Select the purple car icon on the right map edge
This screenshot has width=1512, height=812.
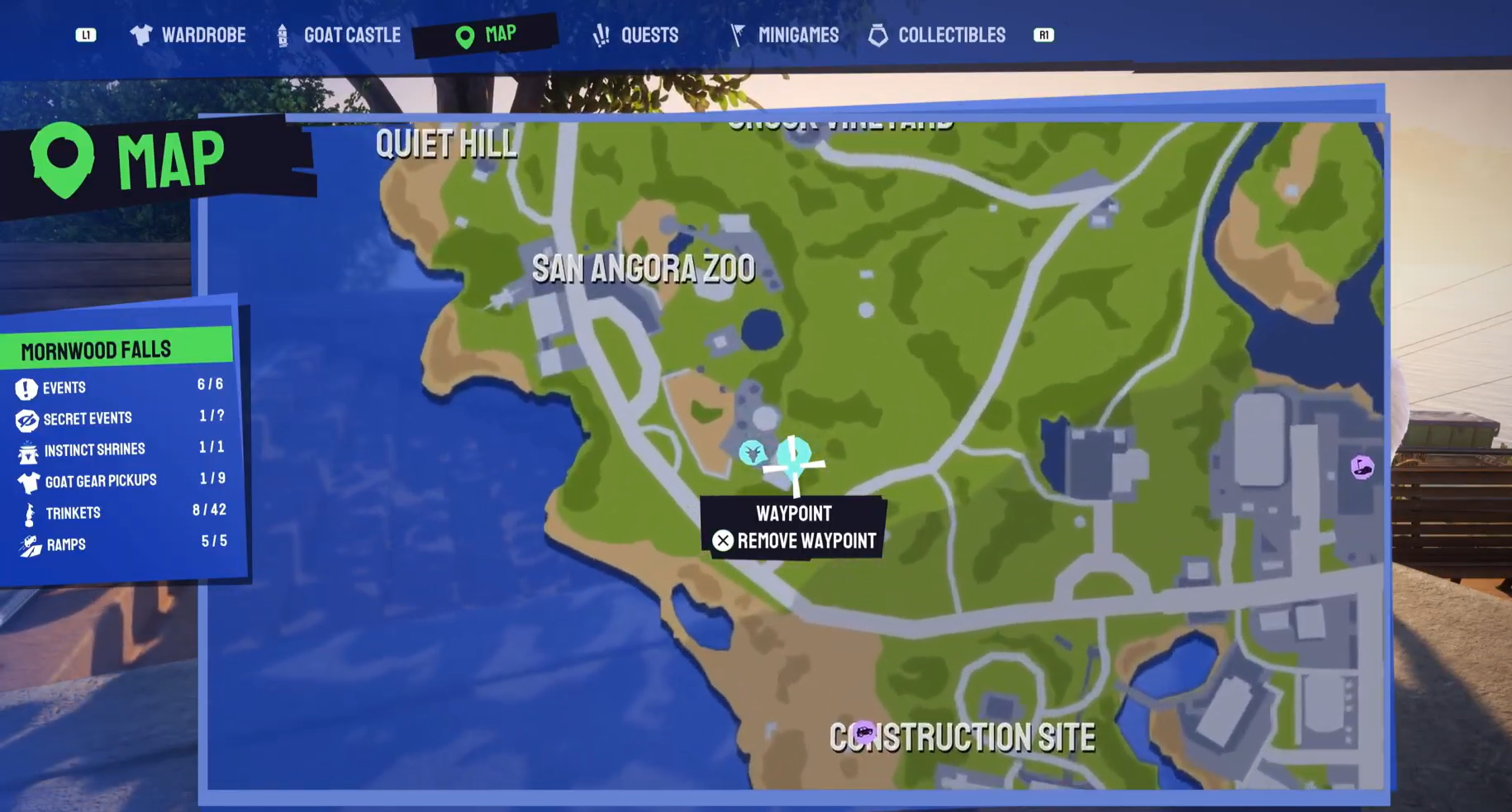click(1362, 465)
